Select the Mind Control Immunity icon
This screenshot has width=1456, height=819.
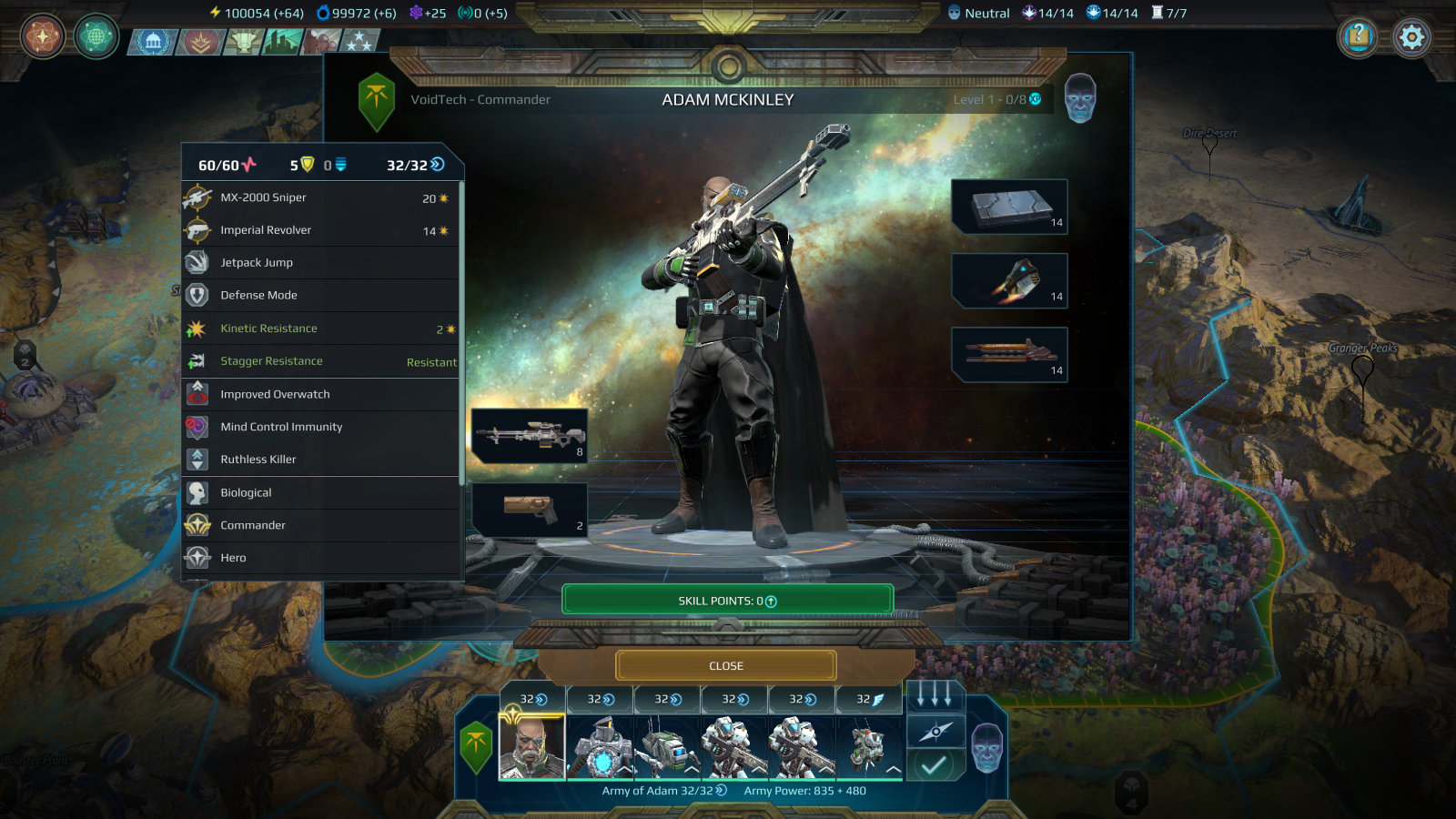pyautogui.click(x=198, y=427)
